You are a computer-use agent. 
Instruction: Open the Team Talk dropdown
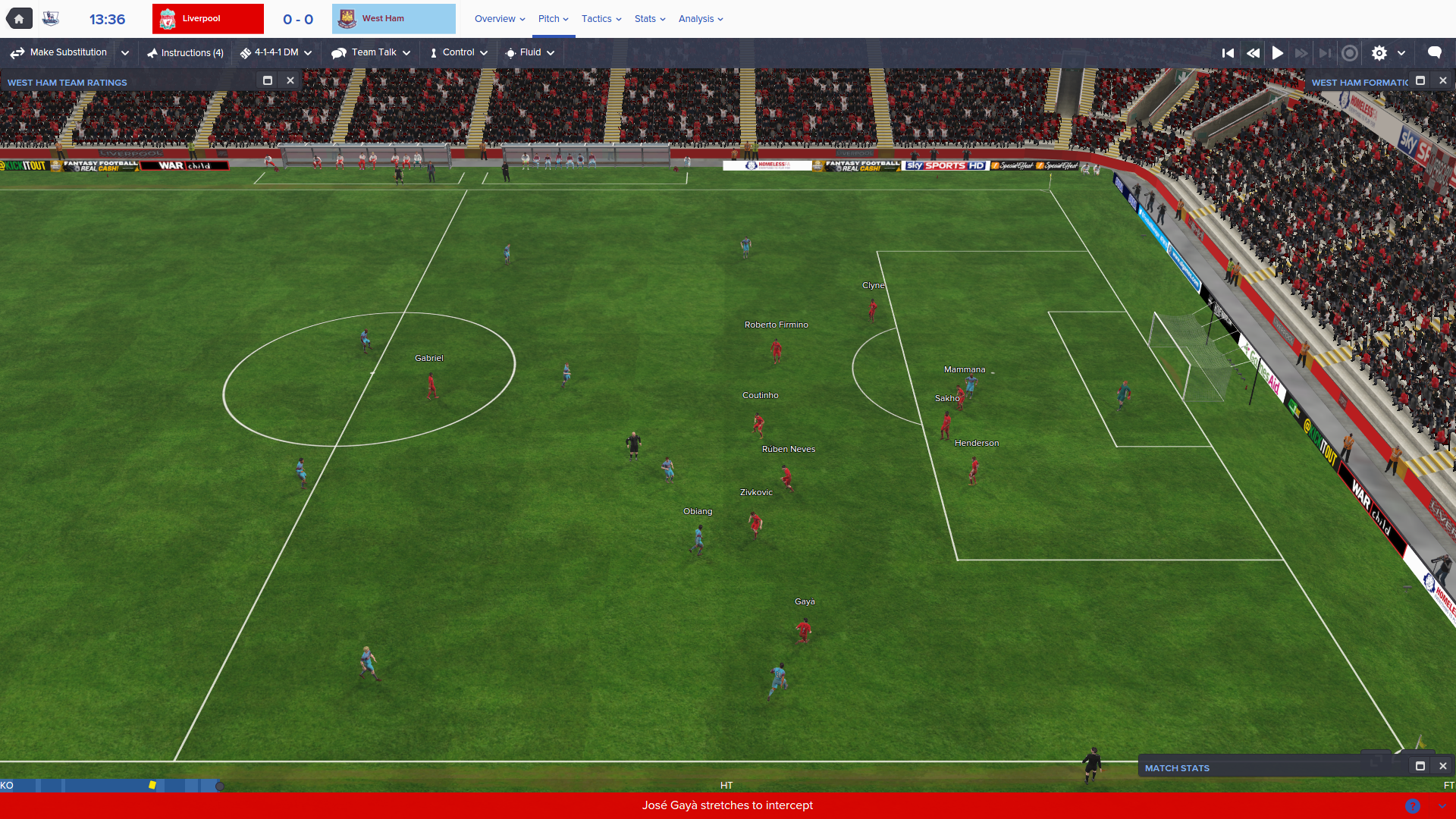(371, 53)
